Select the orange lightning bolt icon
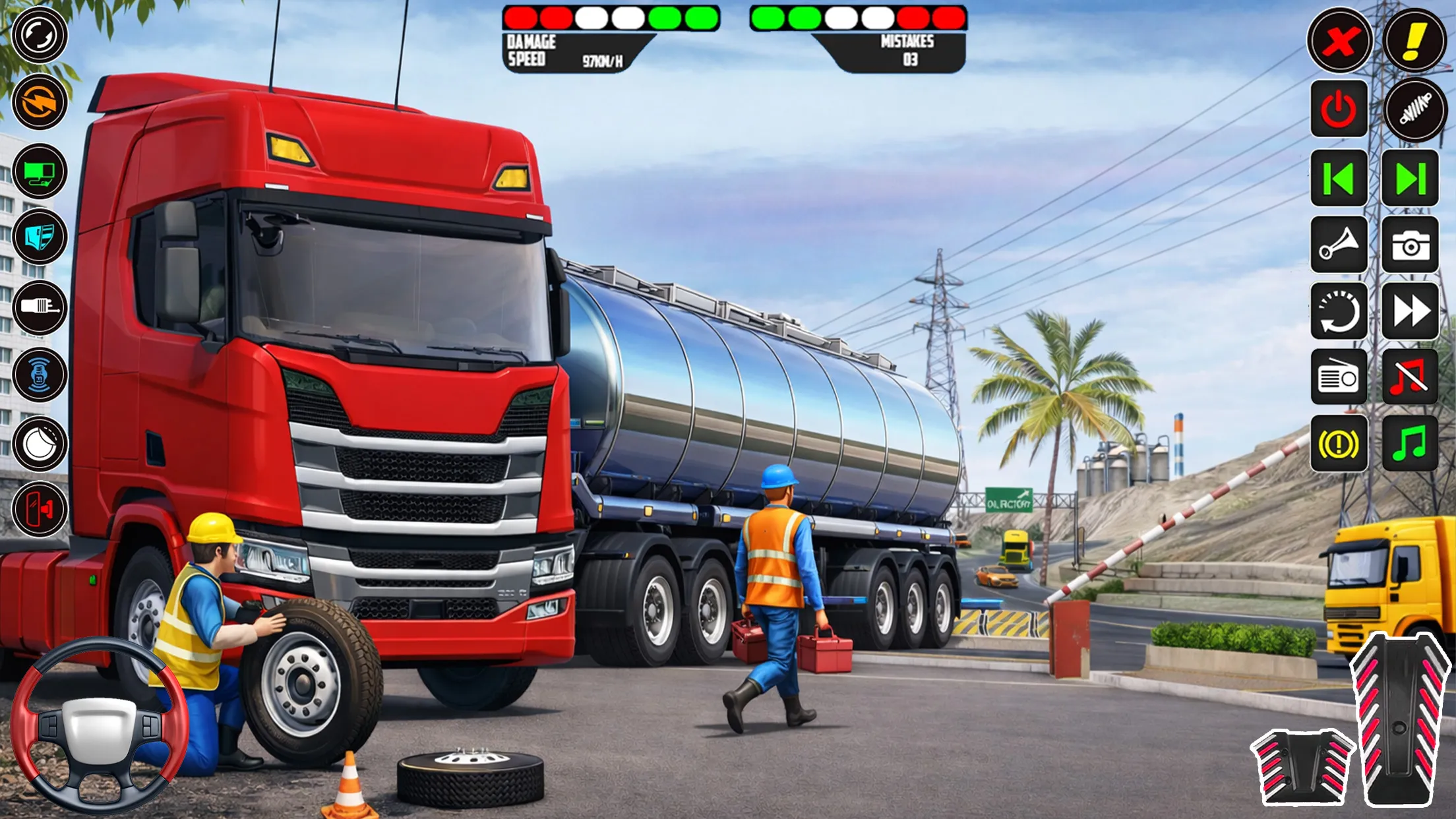1456x819 pixels. click(x=40, y=102)
